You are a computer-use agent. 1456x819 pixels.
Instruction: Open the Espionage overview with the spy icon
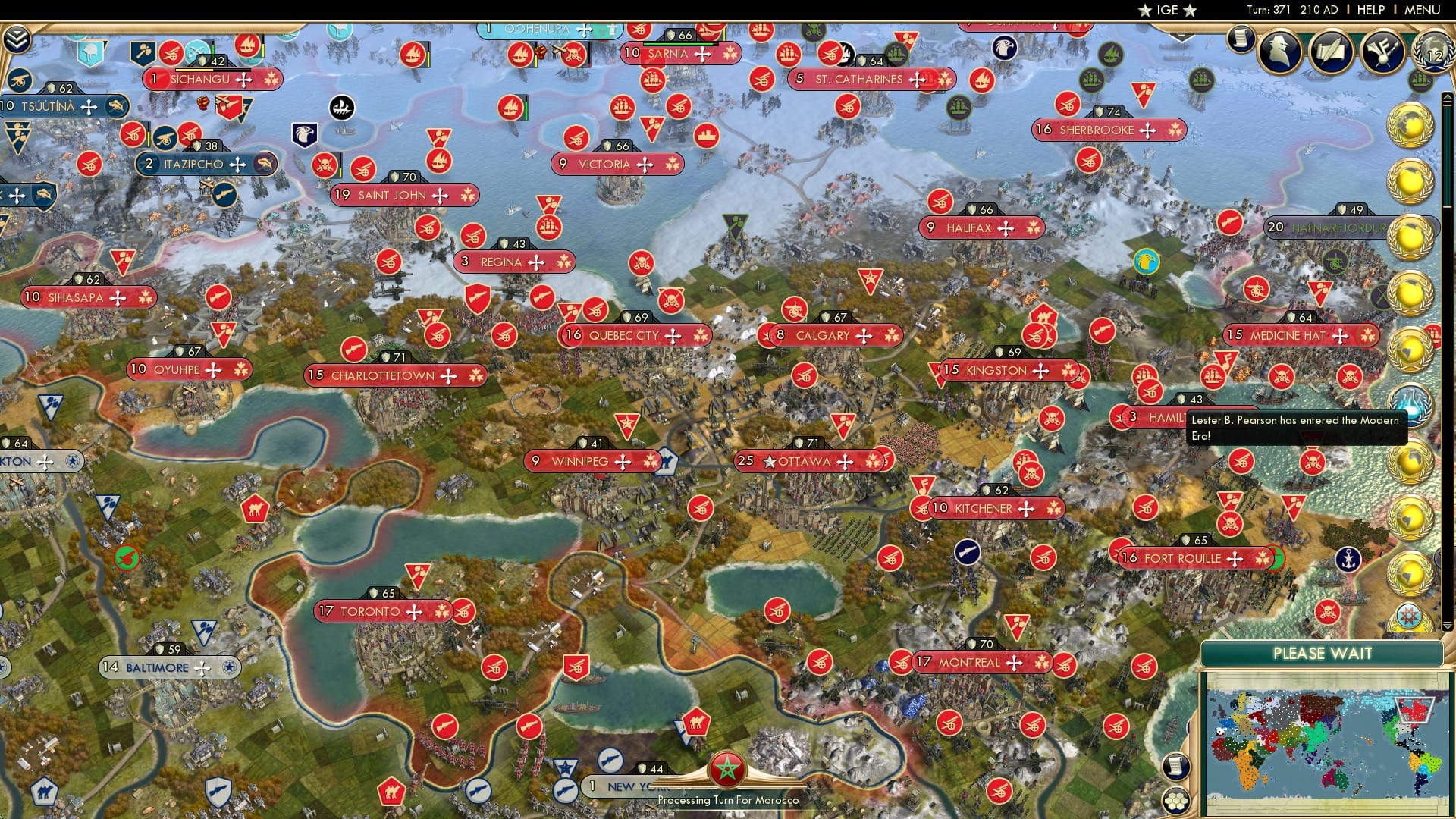coord(1282,49)
